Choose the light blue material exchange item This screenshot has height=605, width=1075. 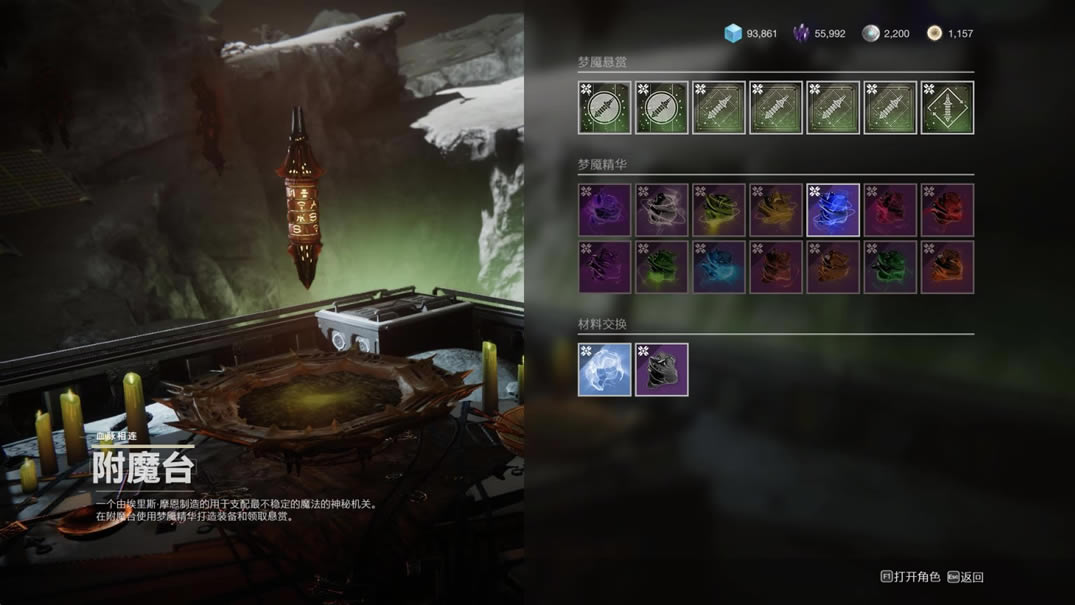pos(605,370)
